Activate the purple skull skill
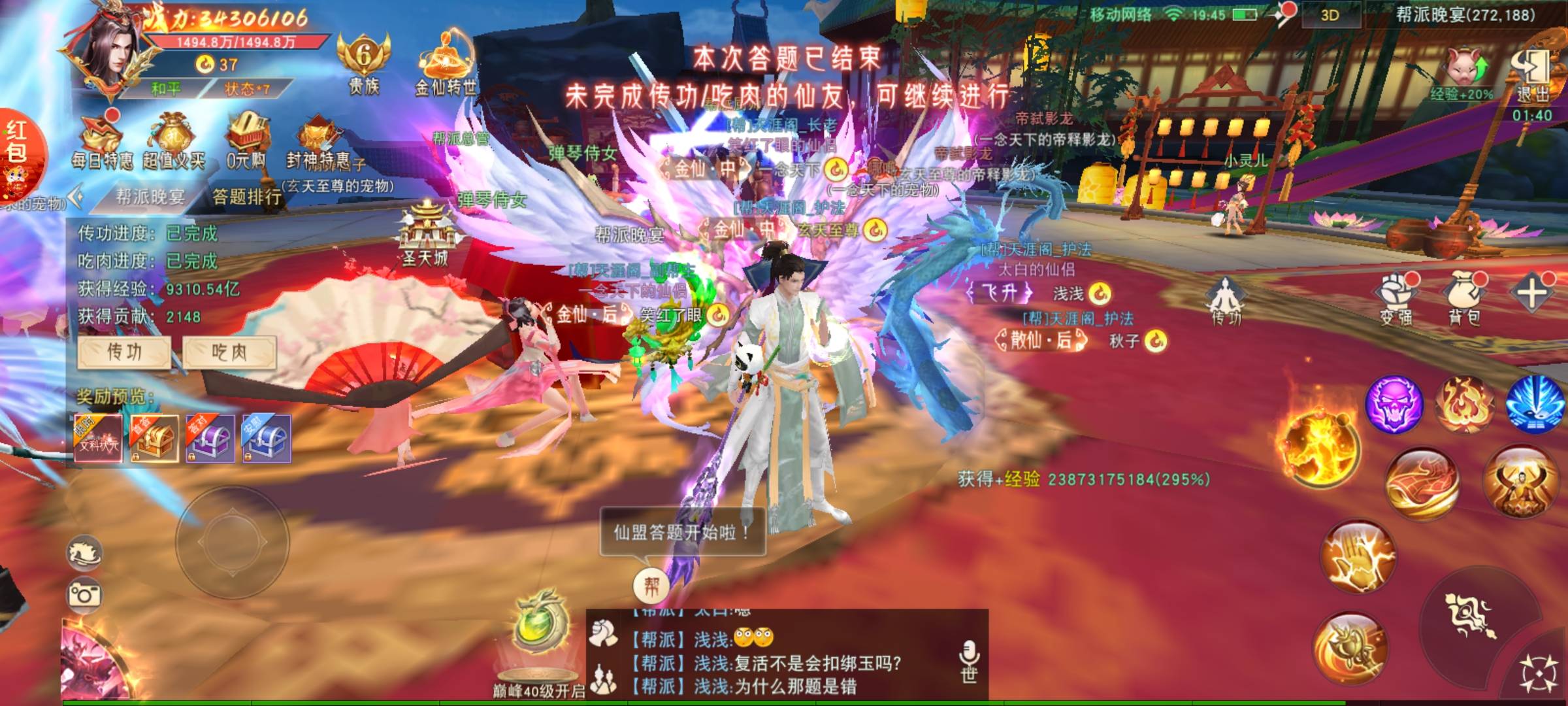 coord(1394,404)
